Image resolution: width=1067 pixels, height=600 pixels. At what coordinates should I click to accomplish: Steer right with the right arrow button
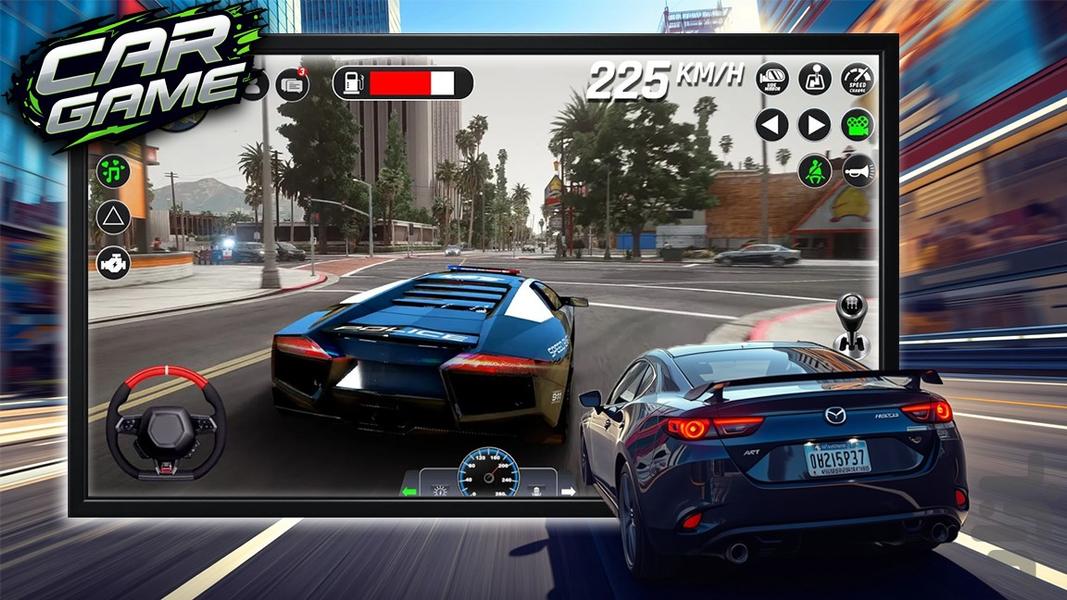pos(815,125)
